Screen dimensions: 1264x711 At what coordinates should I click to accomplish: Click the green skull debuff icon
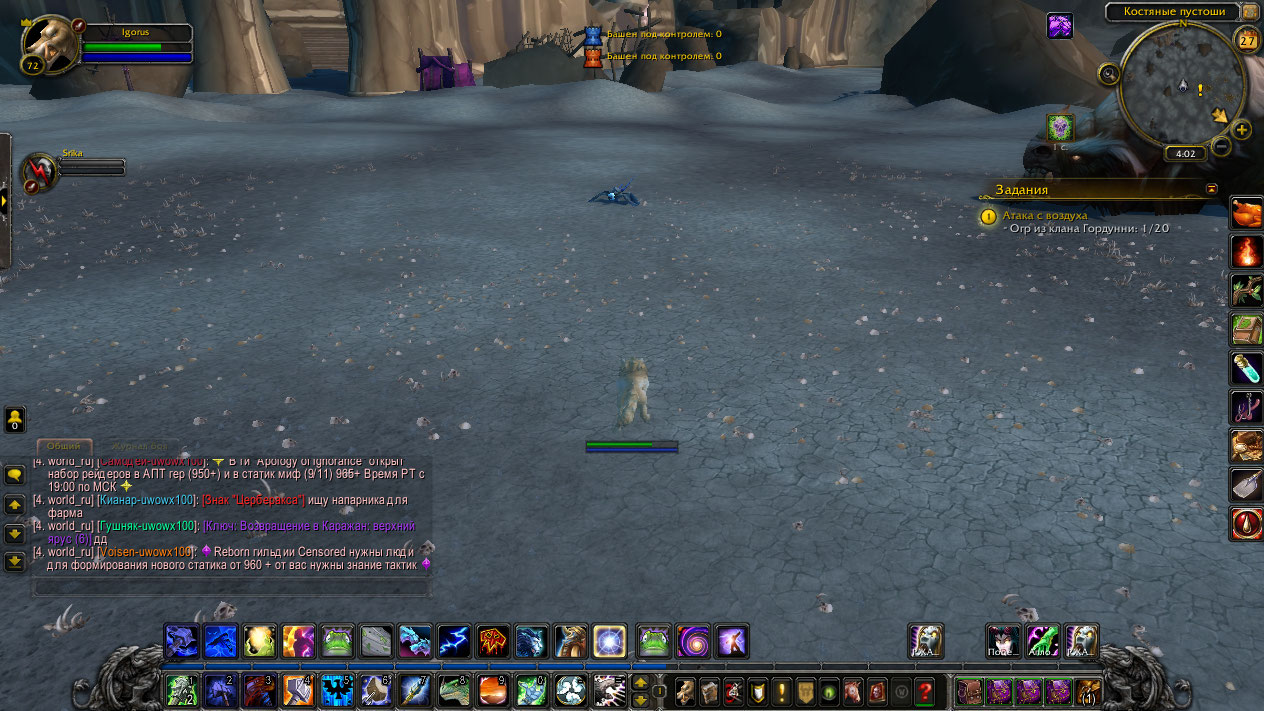(1060, 127)
